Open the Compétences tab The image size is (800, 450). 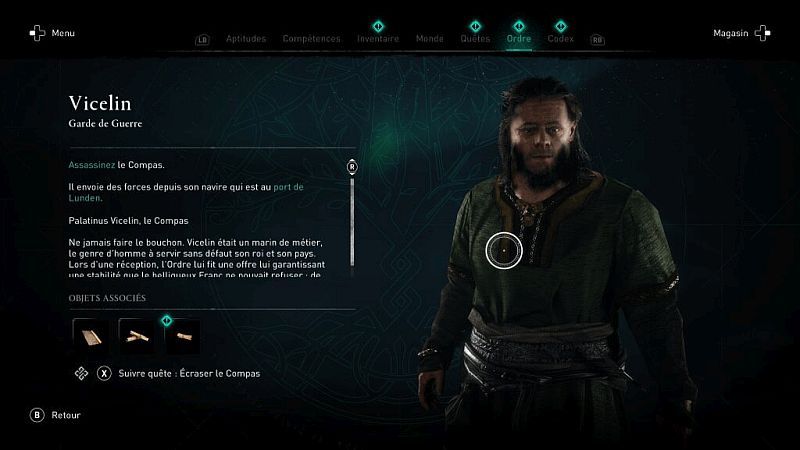click(311, 39)
